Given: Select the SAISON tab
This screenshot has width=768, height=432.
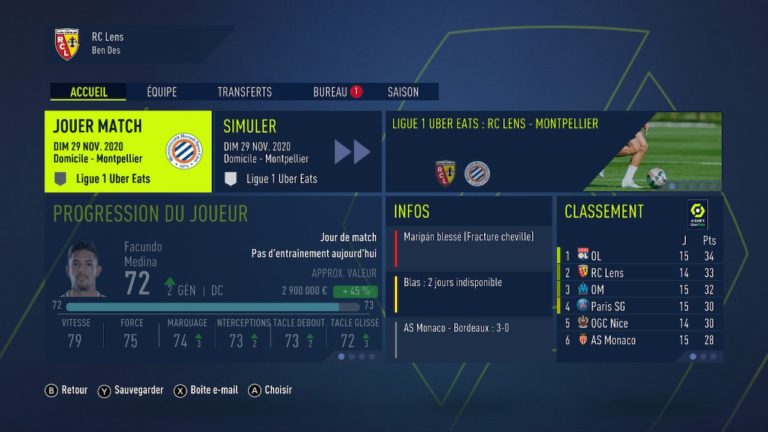Looking at the screenshot, I should point(403,92).
